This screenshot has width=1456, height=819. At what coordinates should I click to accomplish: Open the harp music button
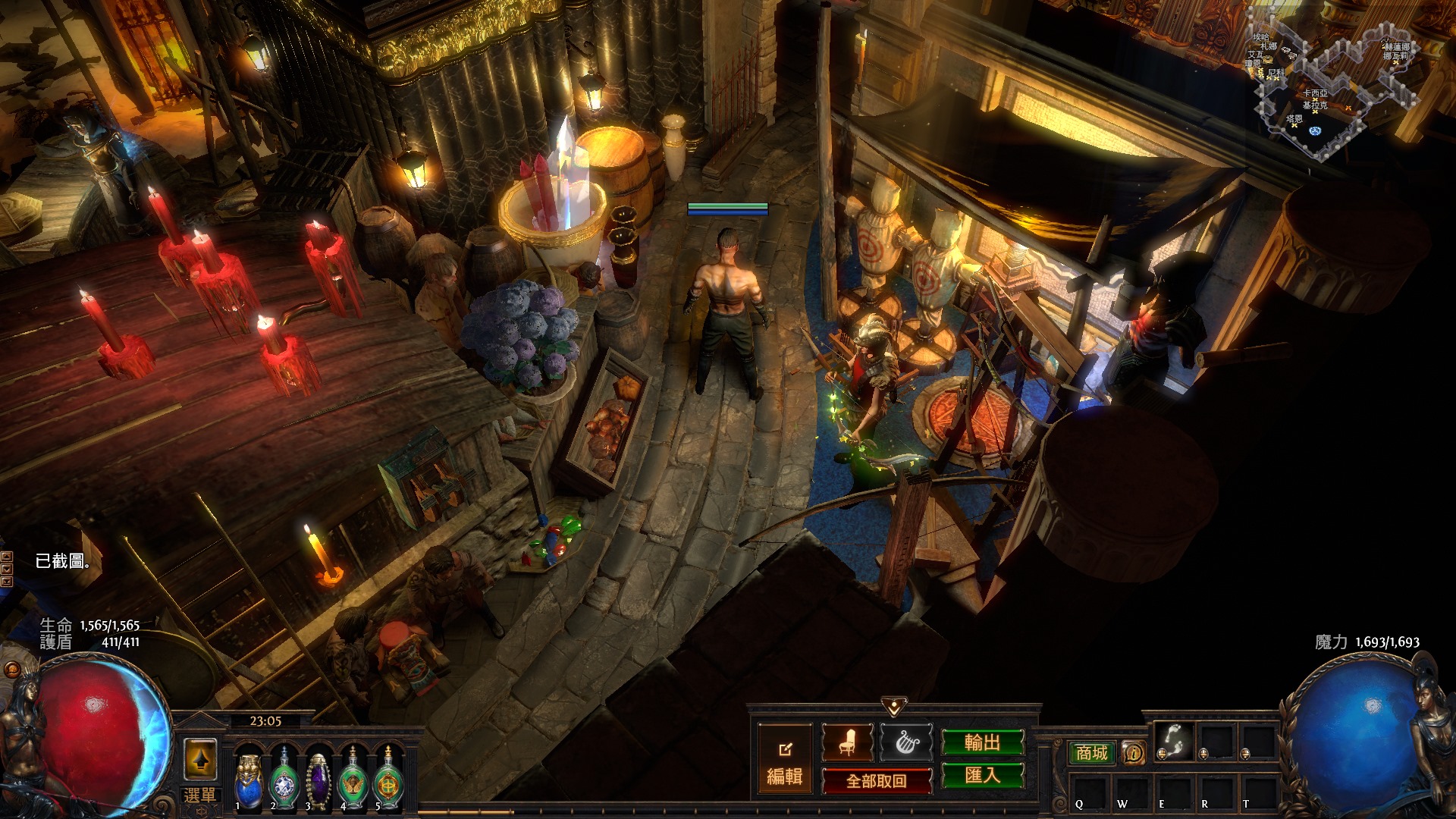[905, 743]
